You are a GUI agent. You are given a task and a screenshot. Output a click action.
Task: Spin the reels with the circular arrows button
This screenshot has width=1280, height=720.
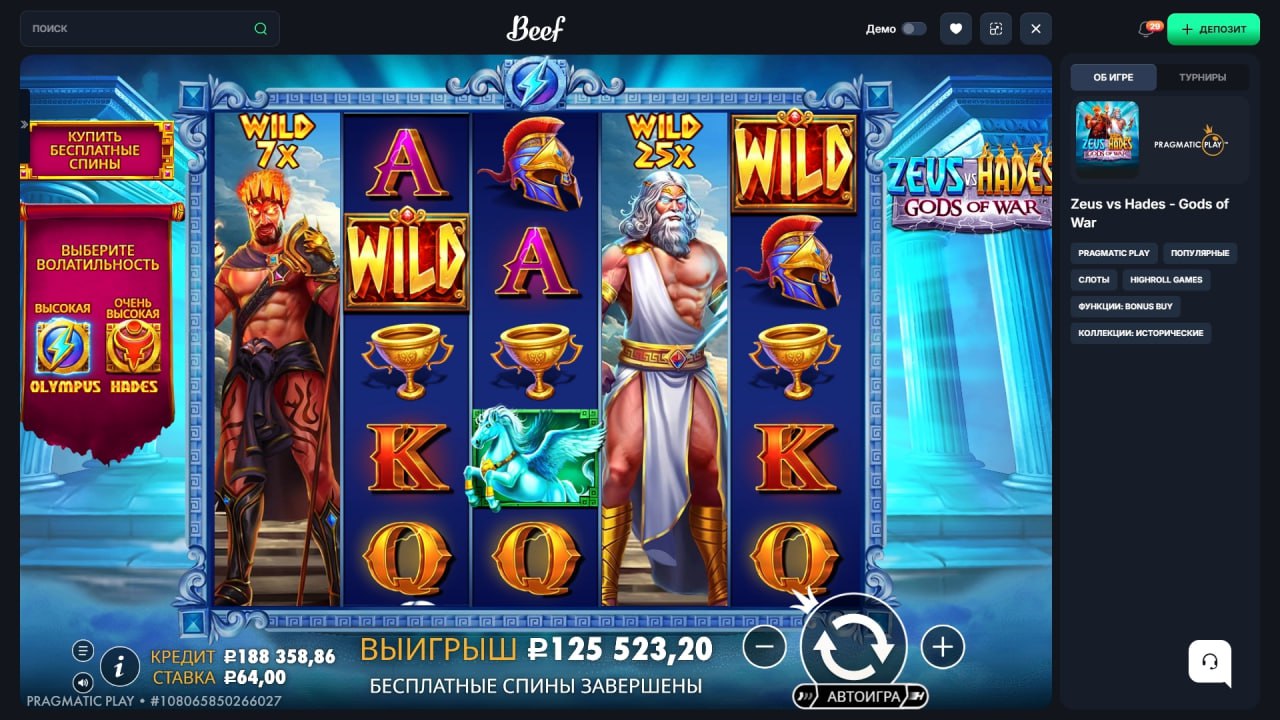click(x=853, y=646)
